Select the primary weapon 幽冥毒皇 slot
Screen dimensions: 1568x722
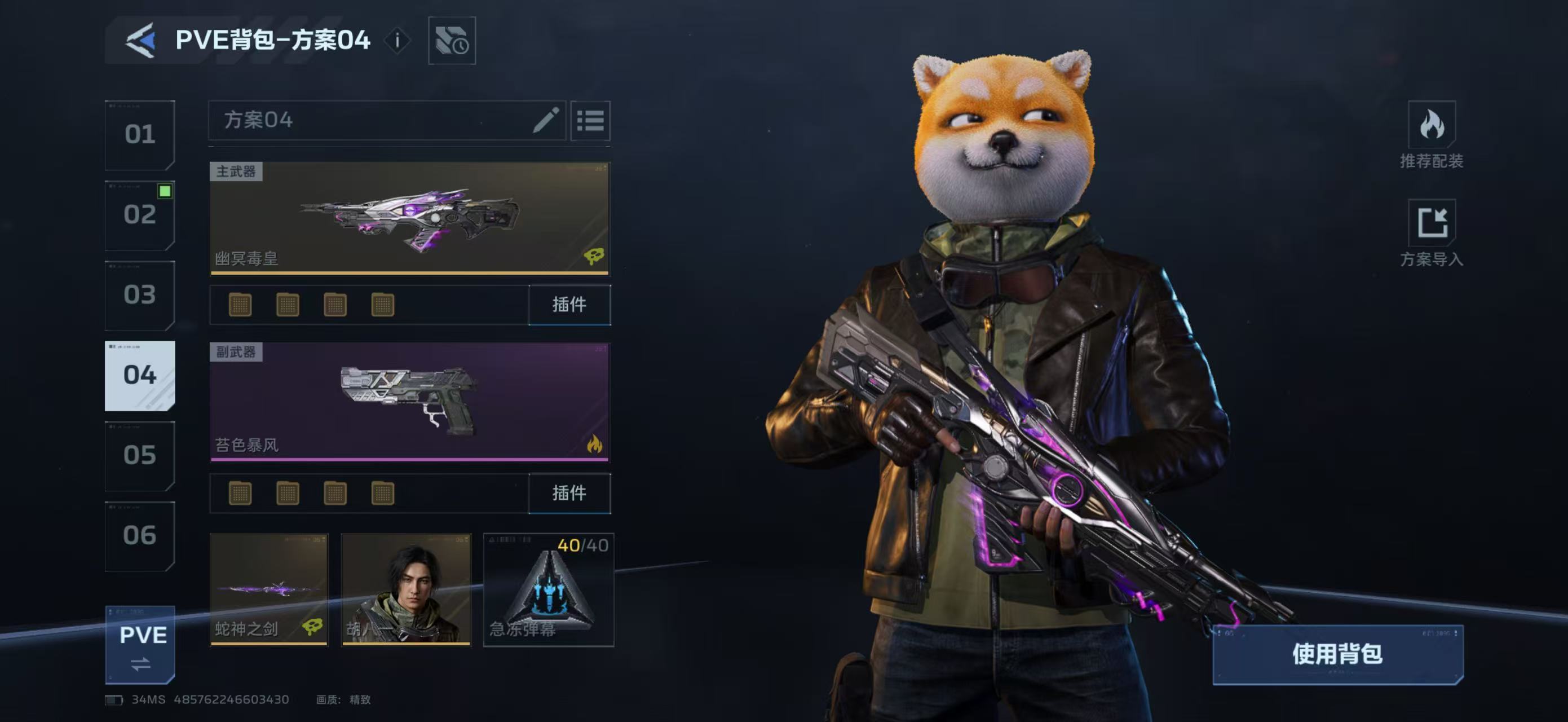(409, 218)
